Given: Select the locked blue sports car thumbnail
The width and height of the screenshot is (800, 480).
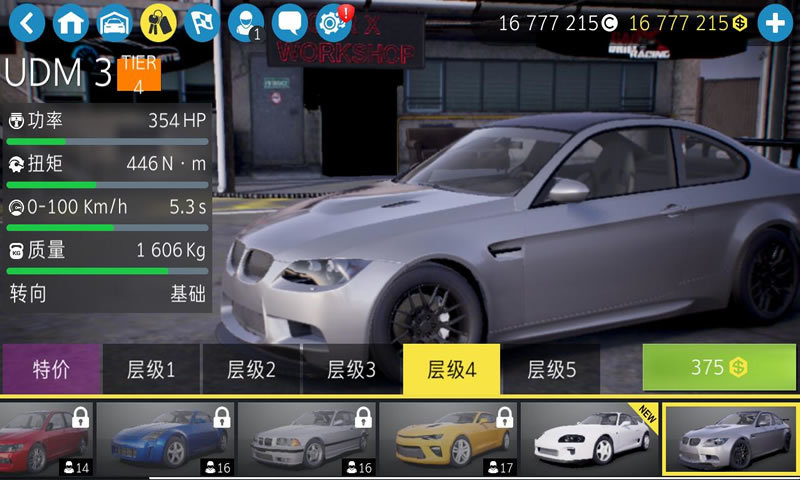Looking at the screenshot, I should [164, 438].
